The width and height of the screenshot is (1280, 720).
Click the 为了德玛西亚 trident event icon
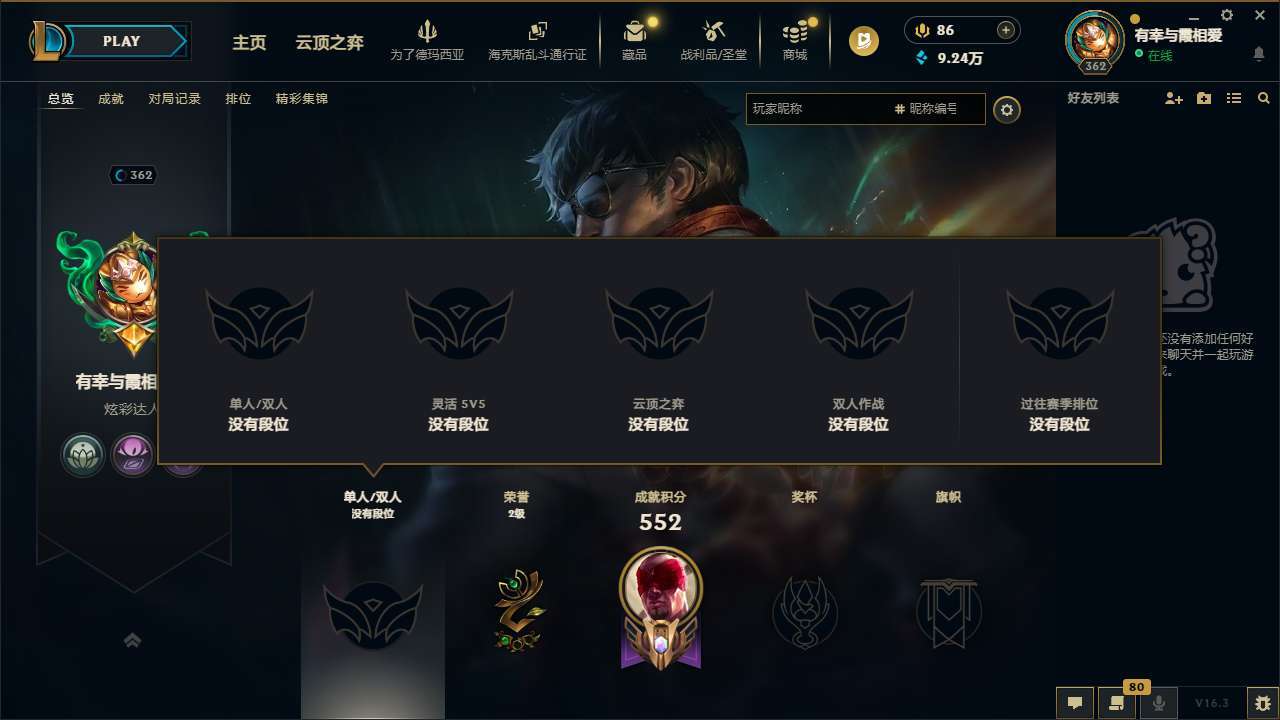(x=428, y=32)
